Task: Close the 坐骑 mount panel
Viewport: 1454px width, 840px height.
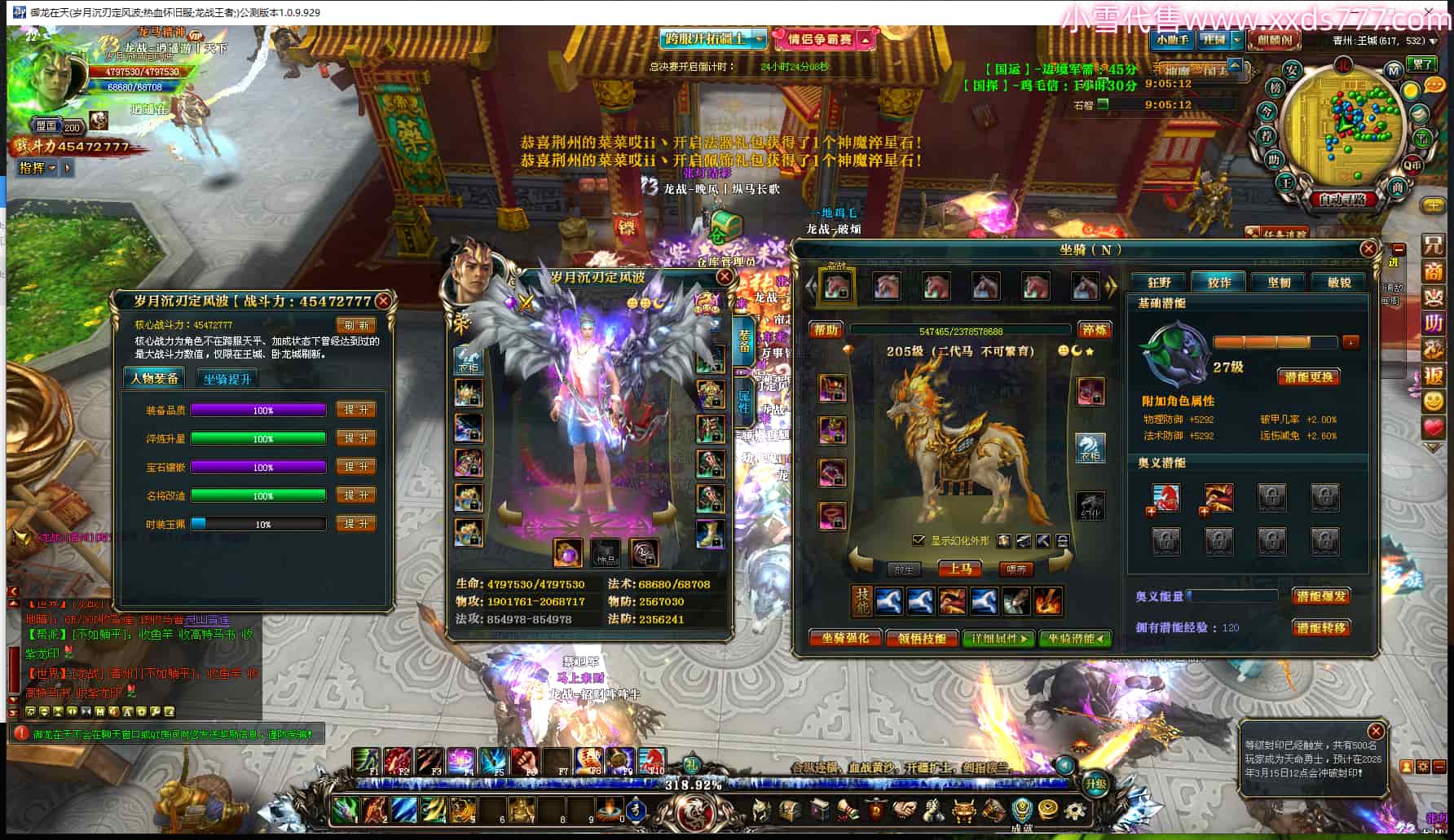Action: [x=1368, y=248]
